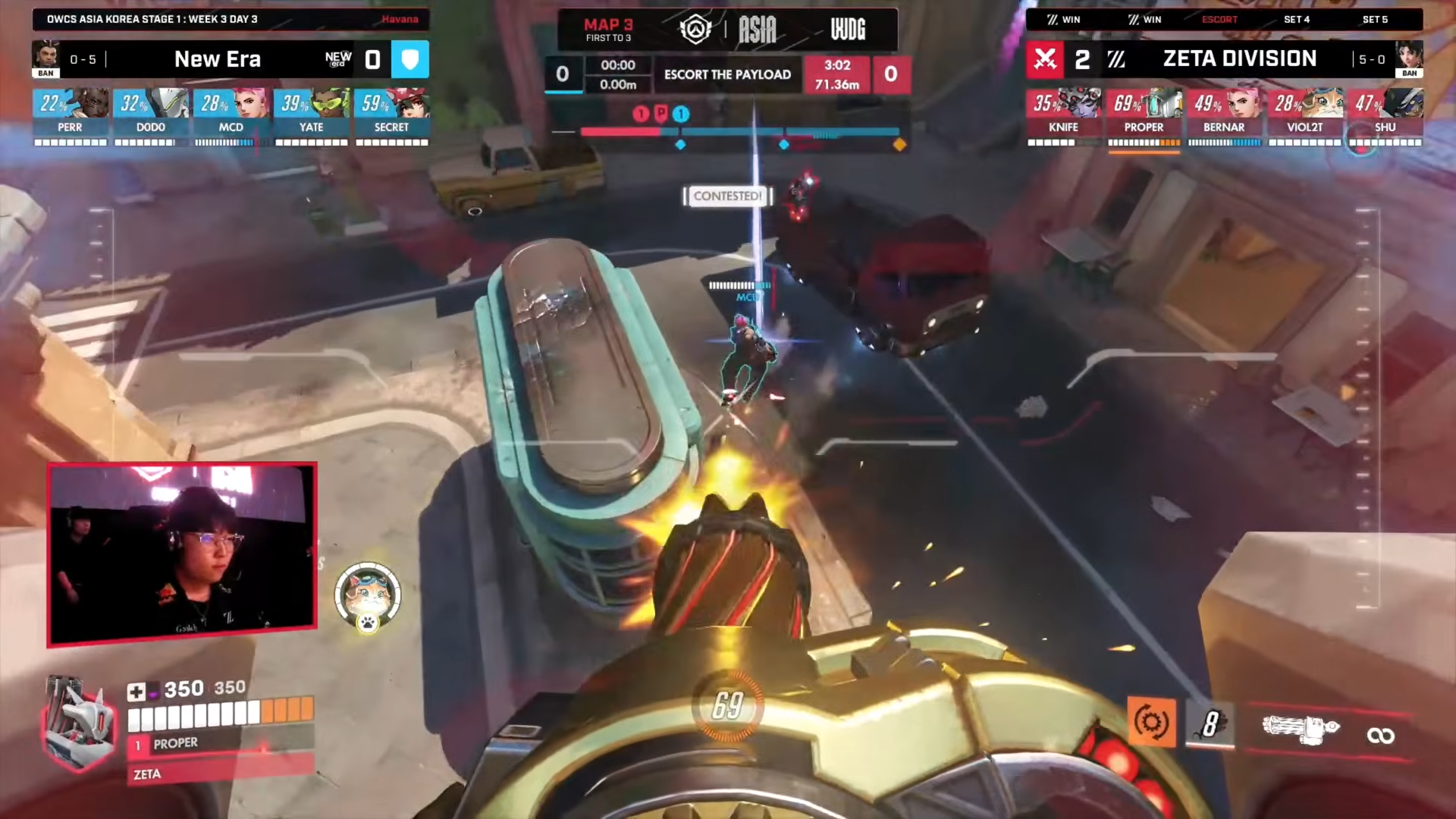Activate the orange Reconfigure ability icon
Image resolution: width=1456 pixels, height=819 pixels.
pos(1150,722)
